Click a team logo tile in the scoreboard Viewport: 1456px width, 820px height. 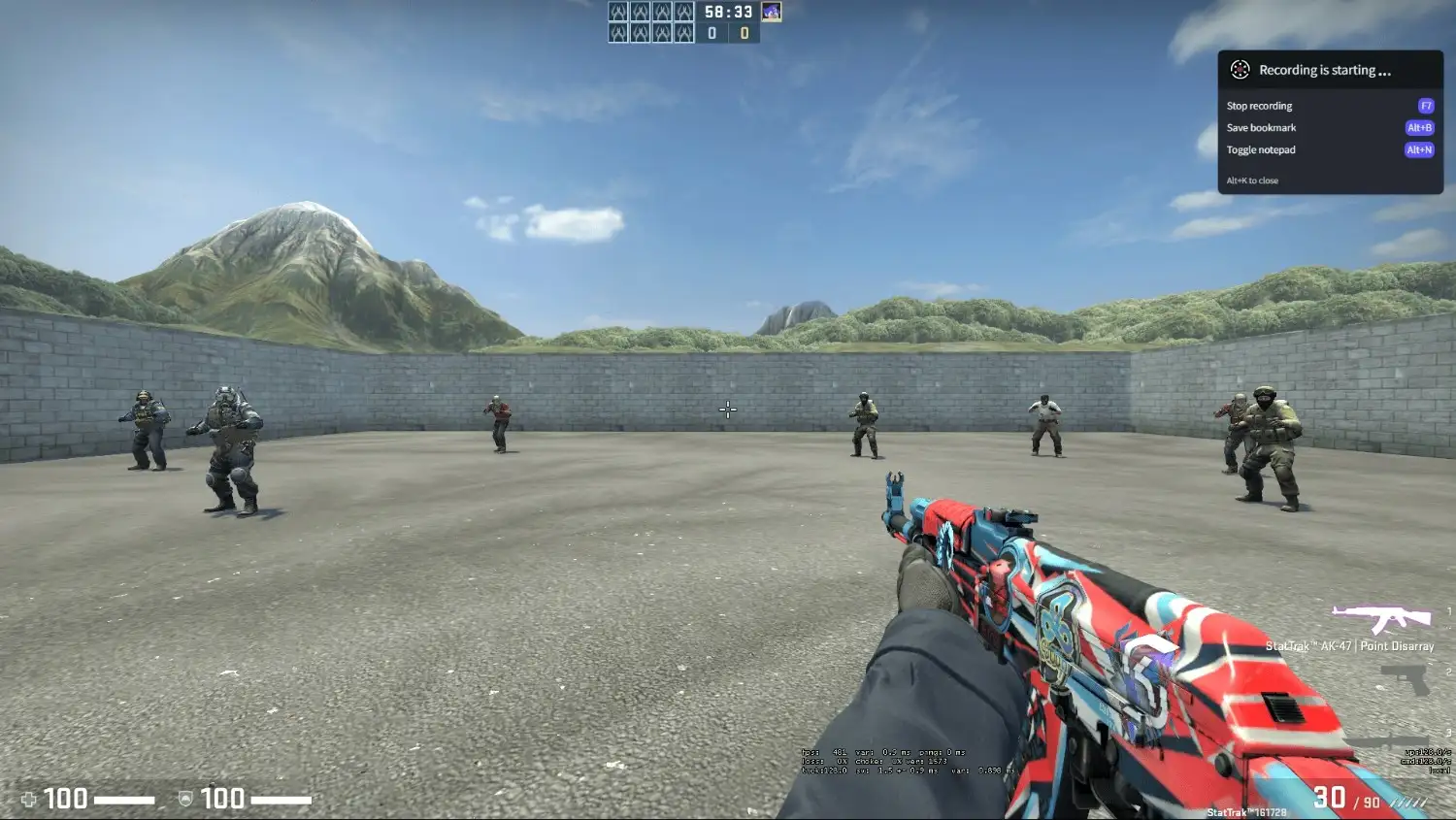pyautogui.click(x=616, y=13)
